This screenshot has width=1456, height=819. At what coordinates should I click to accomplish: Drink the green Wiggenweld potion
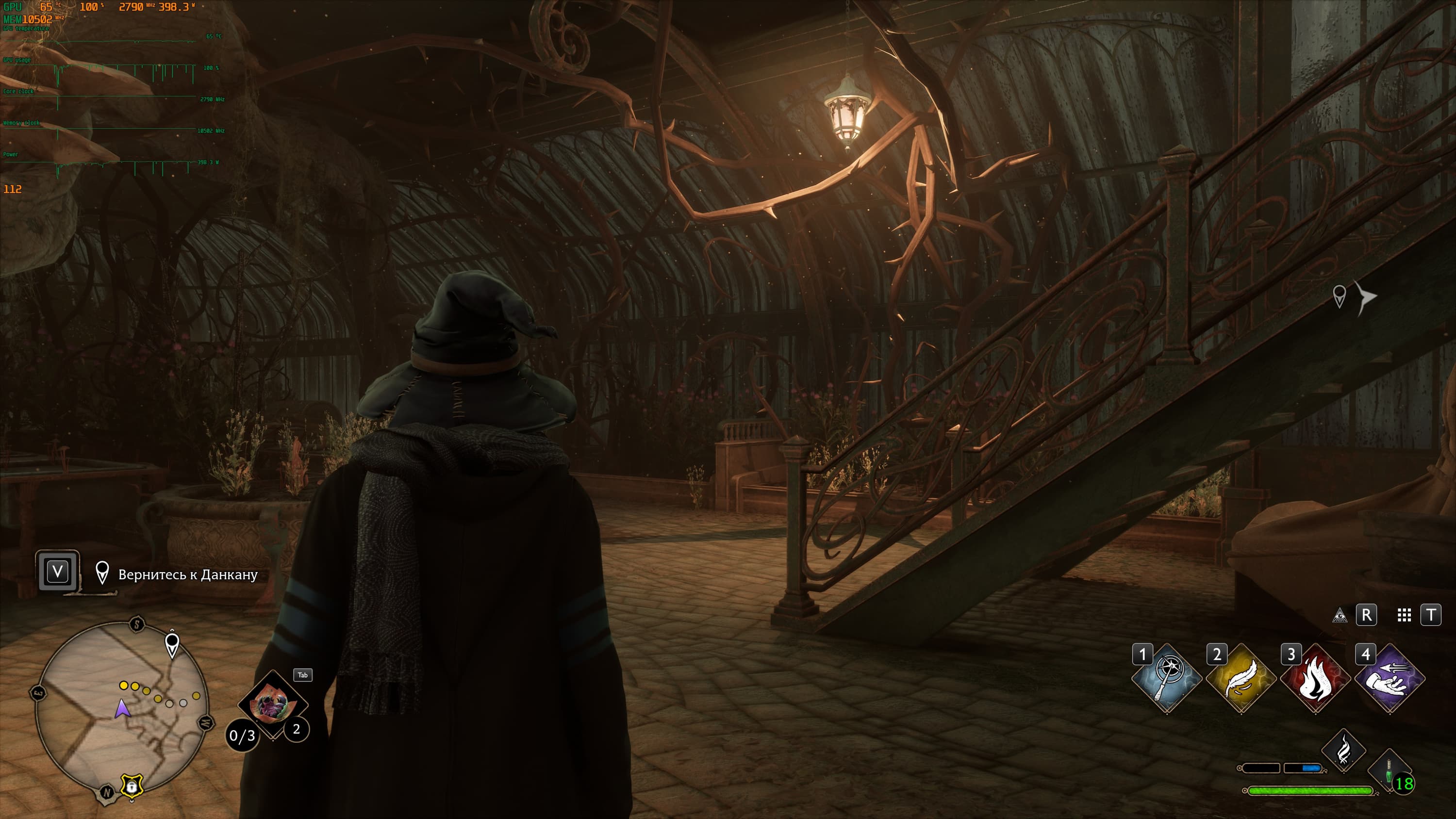1389,771
